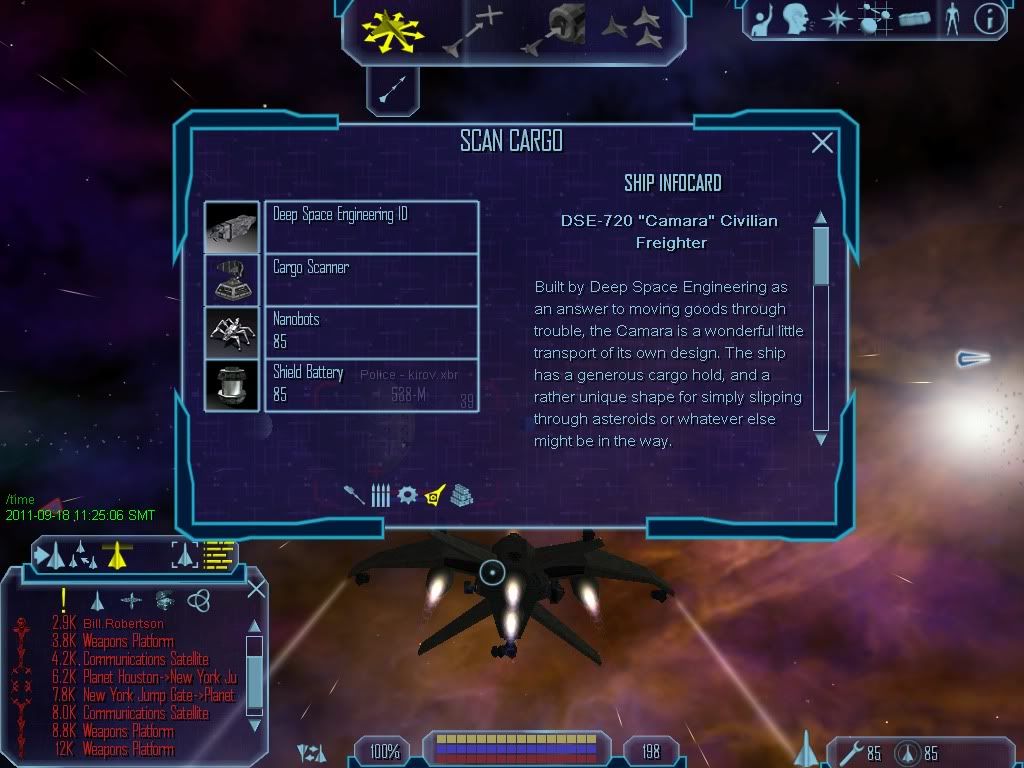This screenshot has height=768, width=1024.
Task: Activate the dock maneuver icon
Action: coord(552,31)
